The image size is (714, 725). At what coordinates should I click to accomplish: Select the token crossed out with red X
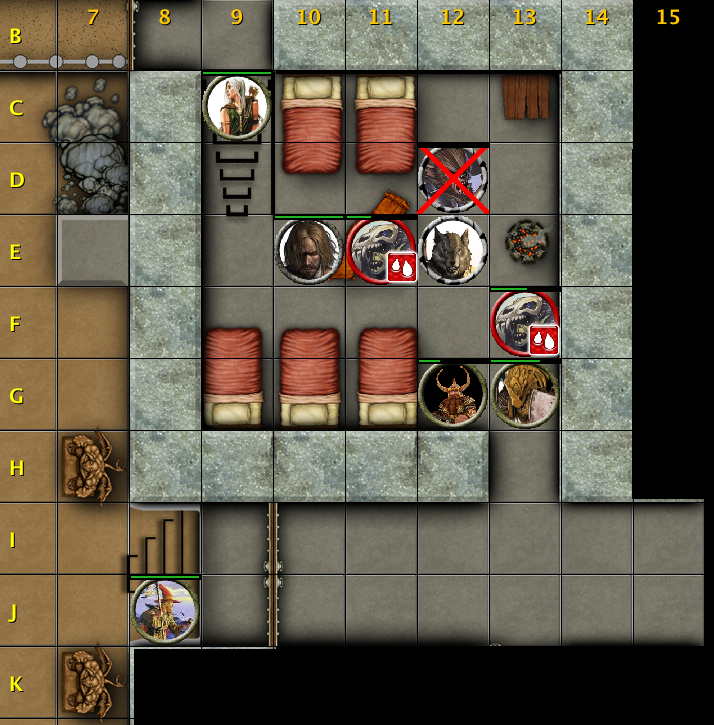tap(453, 179)
